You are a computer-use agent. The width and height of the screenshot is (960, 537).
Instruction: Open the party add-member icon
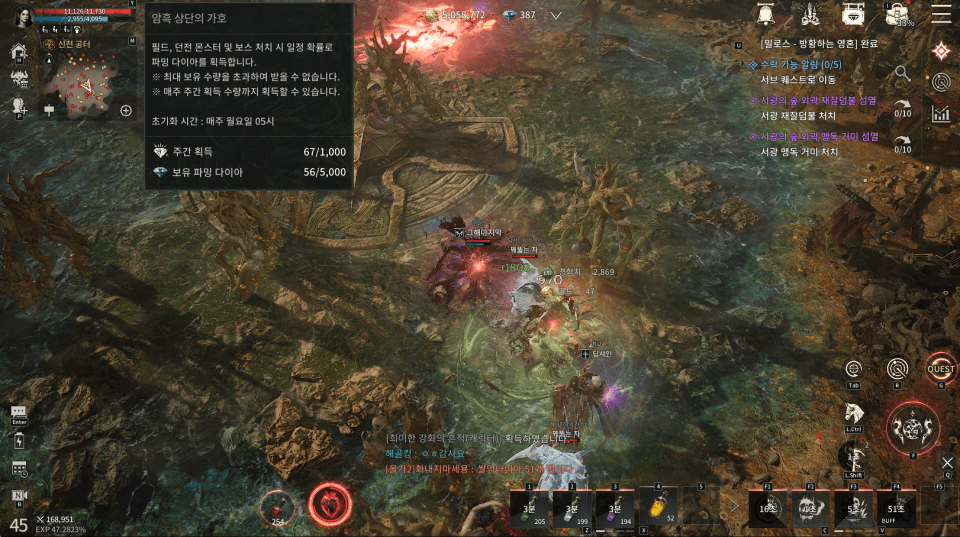coord(18,105)
